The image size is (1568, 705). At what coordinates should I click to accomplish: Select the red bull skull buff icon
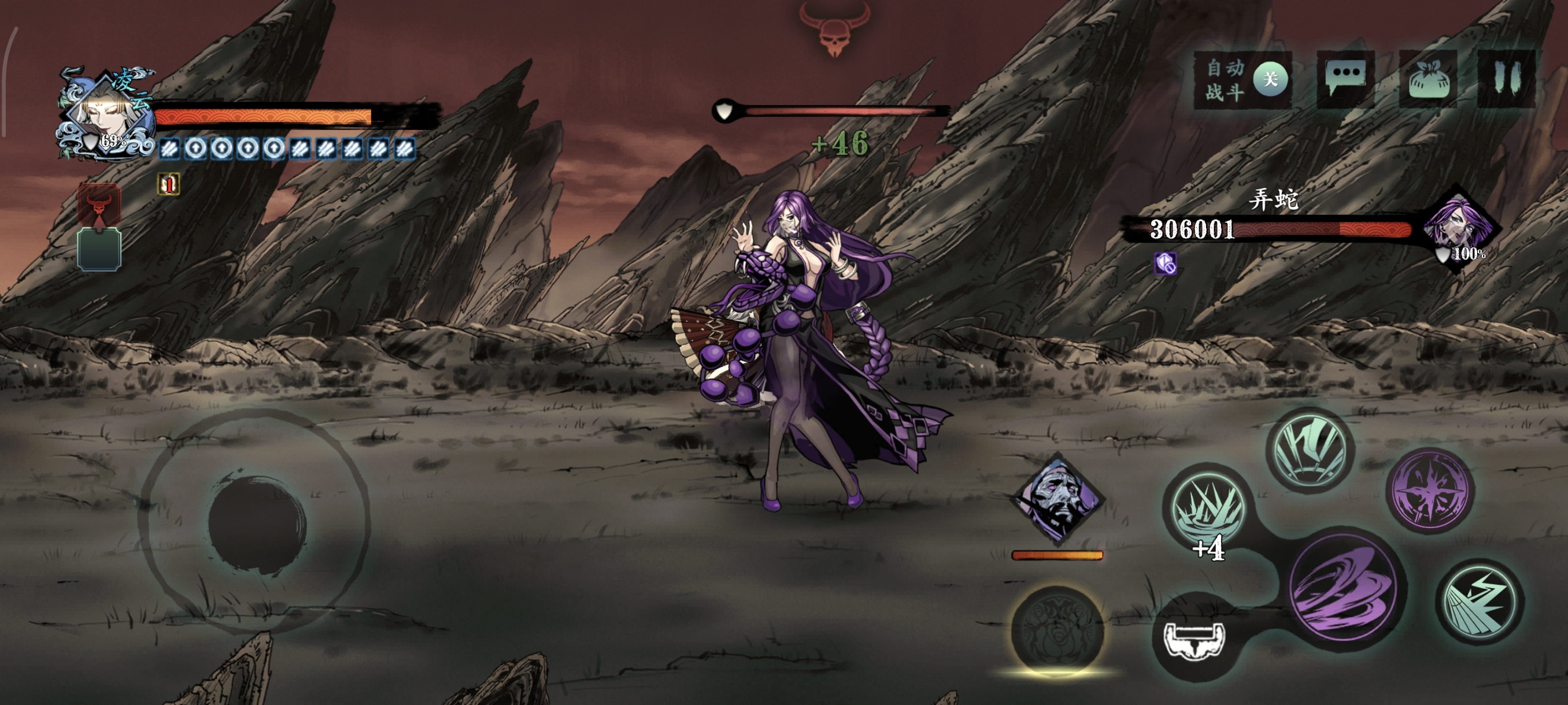click(x=99, y=205)
